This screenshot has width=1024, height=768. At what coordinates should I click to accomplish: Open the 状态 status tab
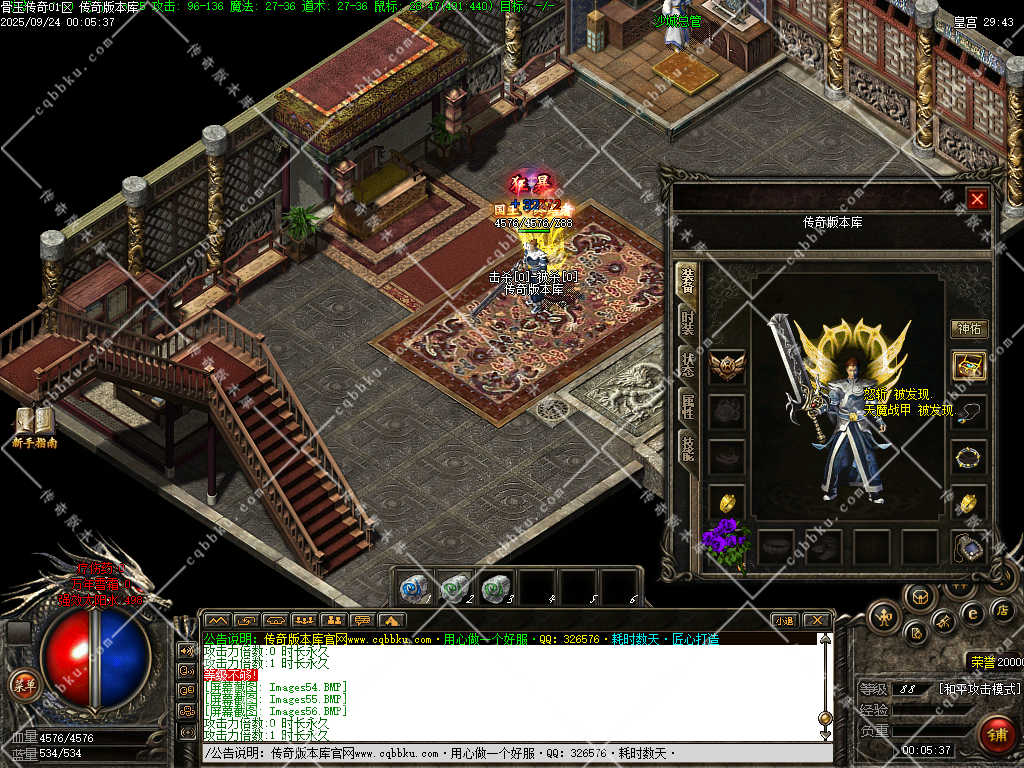coord(687,364)
